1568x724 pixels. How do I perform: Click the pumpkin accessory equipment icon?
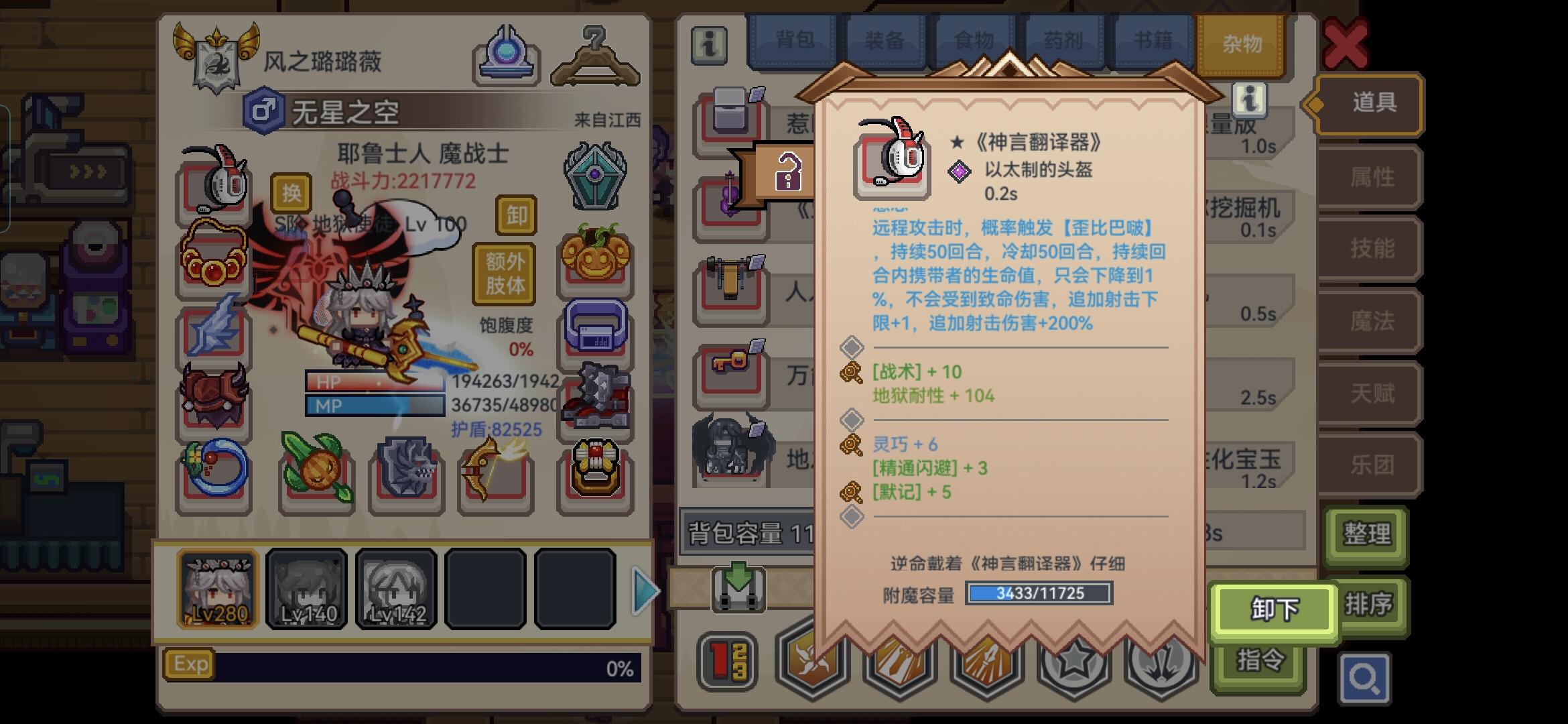595,258
